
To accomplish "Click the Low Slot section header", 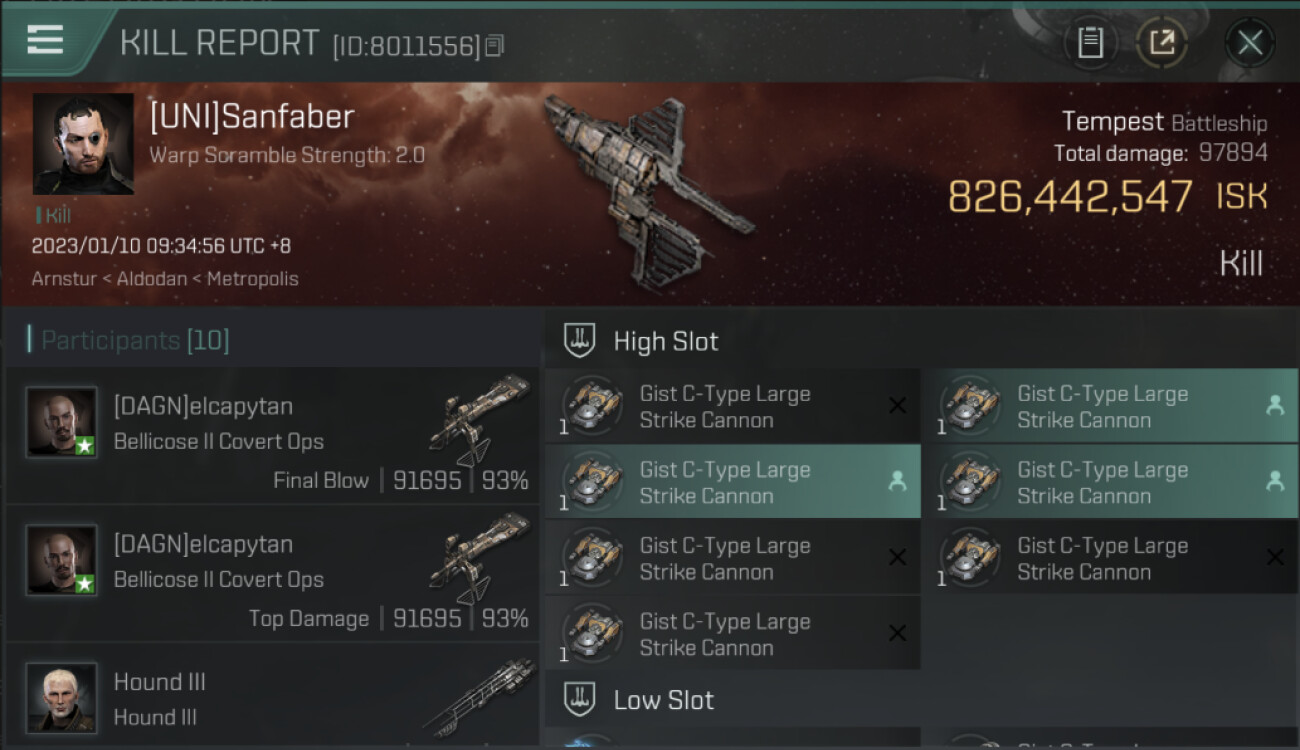I will (x=663, y=700).
